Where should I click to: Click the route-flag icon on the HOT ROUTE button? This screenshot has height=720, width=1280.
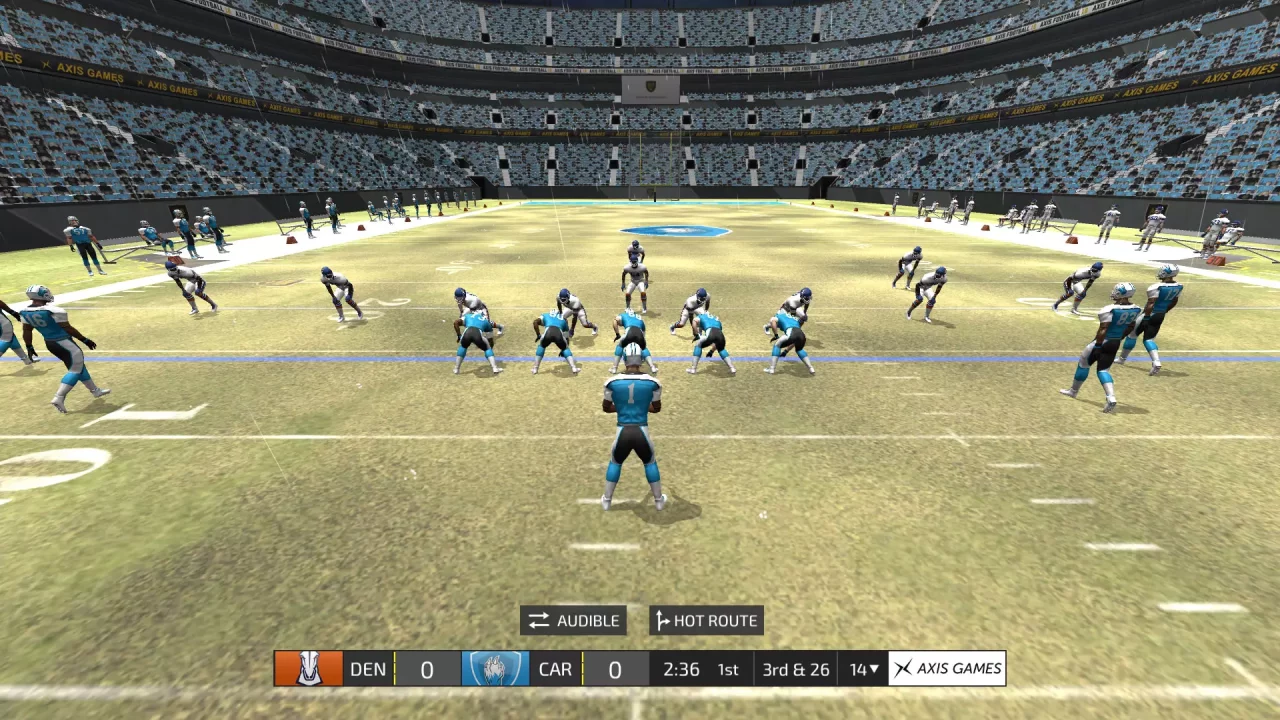[664, 620]
